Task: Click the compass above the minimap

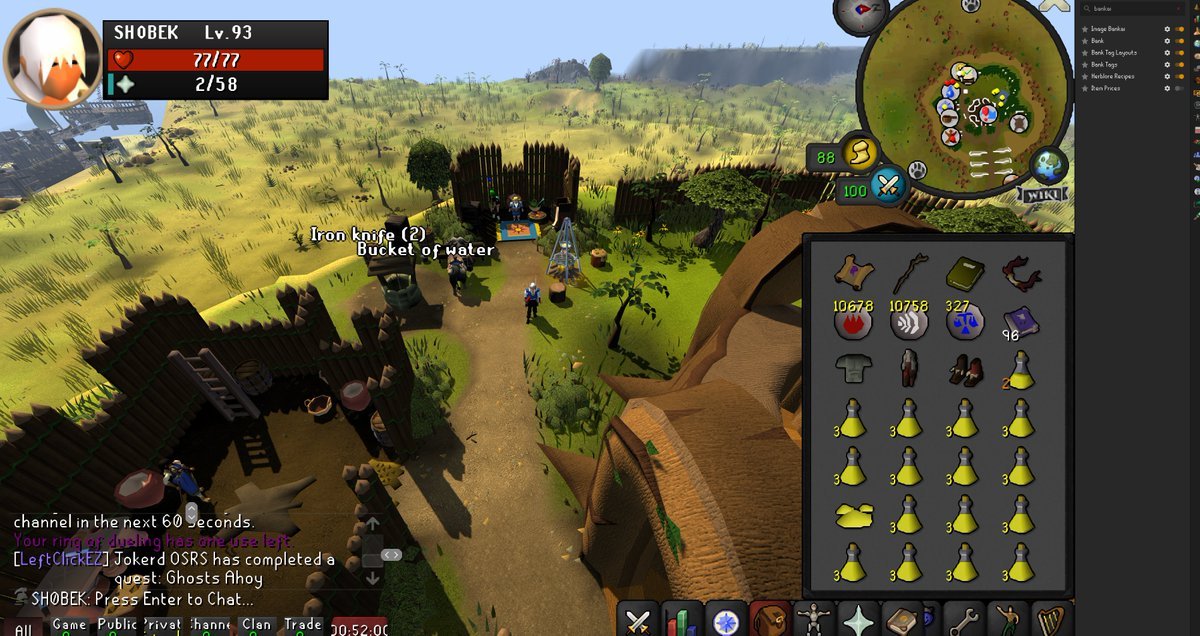Action: [860, 12]
